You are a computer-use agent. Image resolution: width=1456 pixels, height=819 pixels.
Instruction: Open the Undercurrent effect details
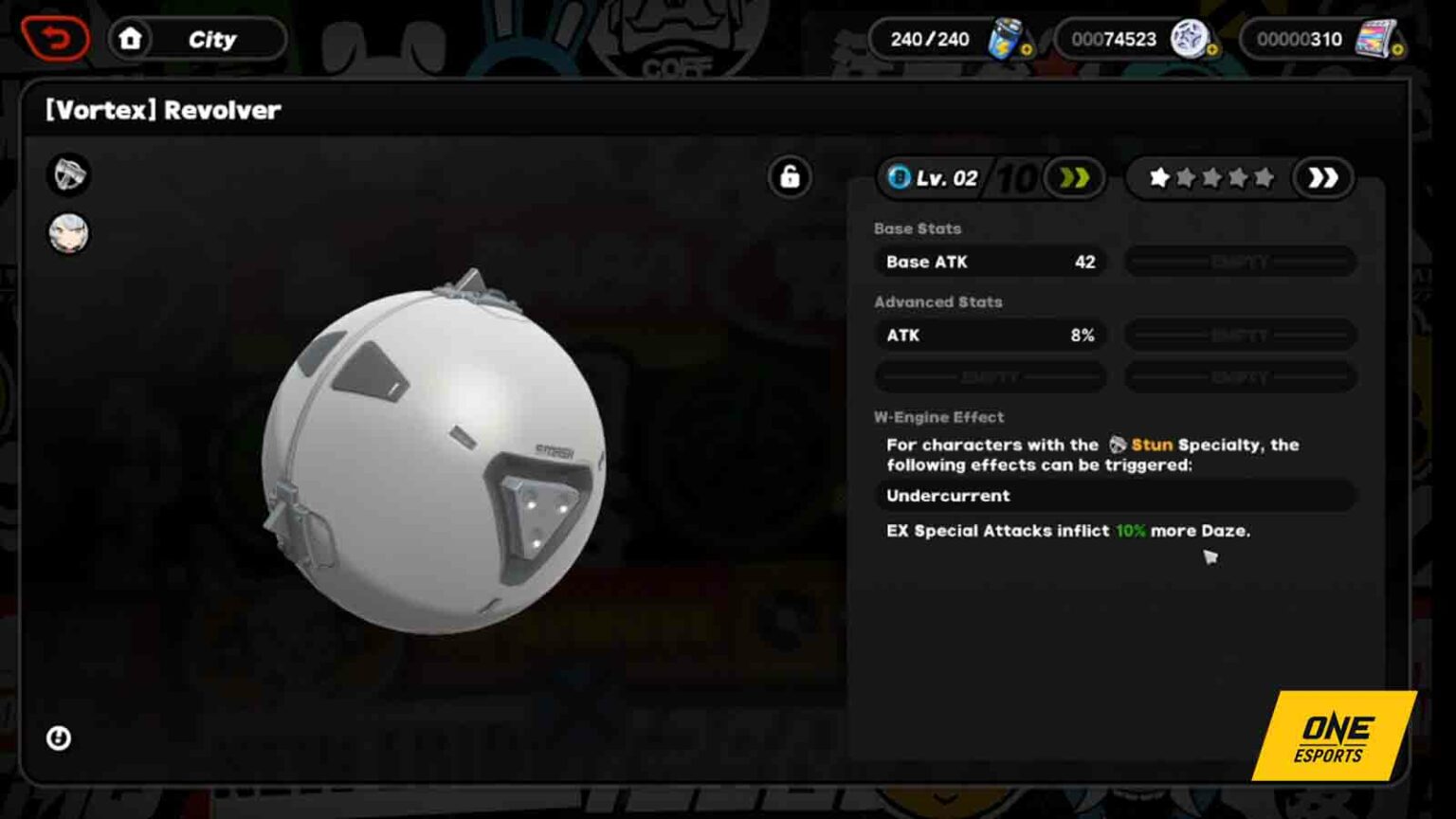click(x=948, y=495)
